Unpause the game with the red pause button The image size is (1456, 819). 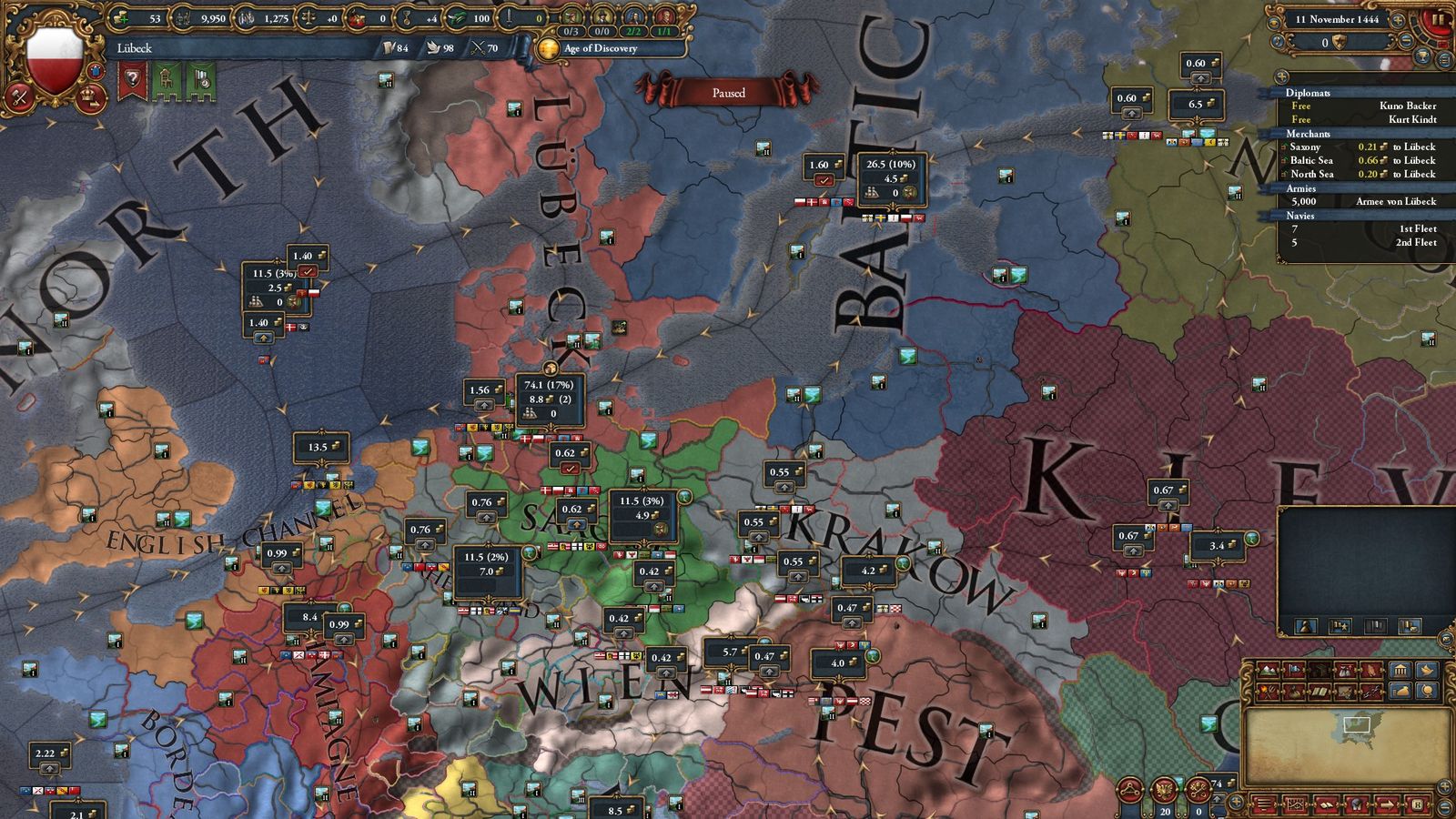click(1436, 20)
